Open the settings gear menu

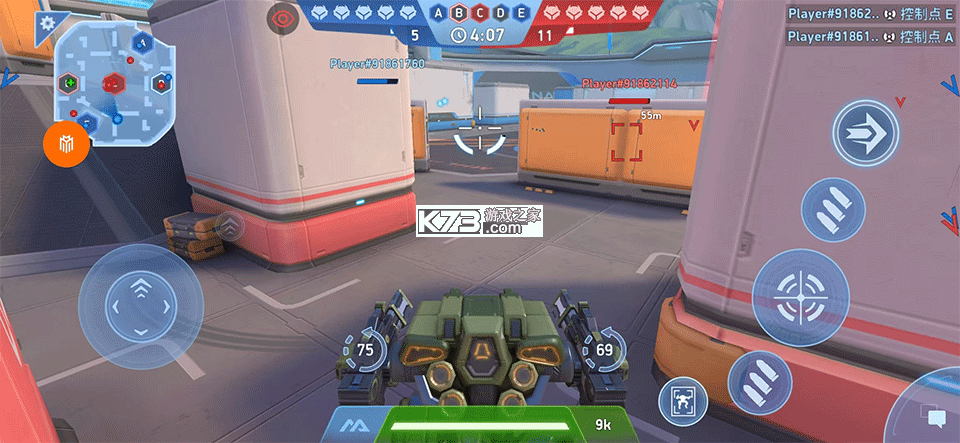click(47, 21)
